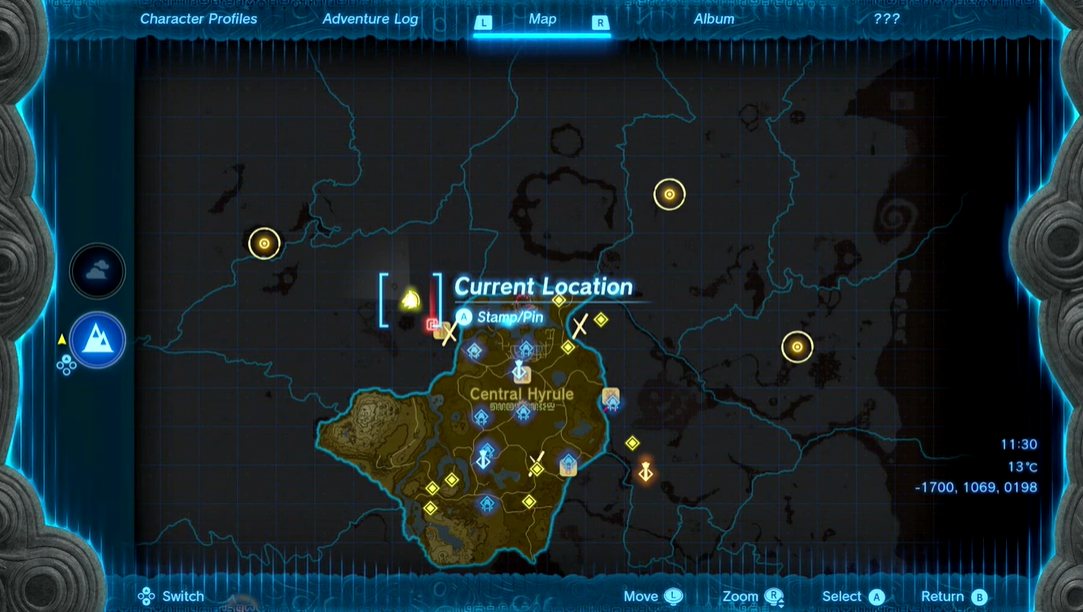This screenshot has height=612, width=1083.
Task: Click the yellow current location arrow marker
Action: (410, 299)
